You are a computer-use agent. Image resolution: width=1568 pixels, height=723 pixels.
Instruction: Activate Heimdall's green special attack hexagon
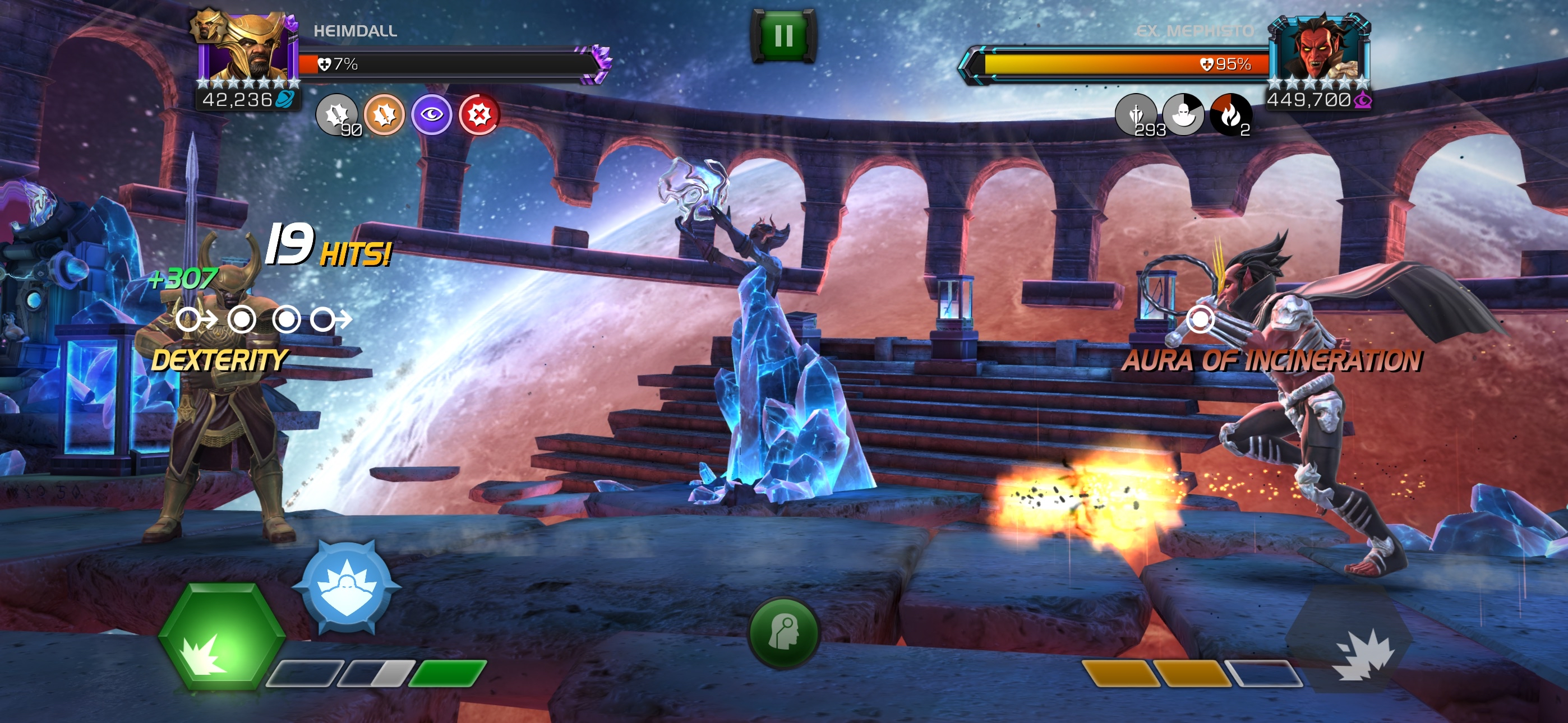click(x=222, y=637)
